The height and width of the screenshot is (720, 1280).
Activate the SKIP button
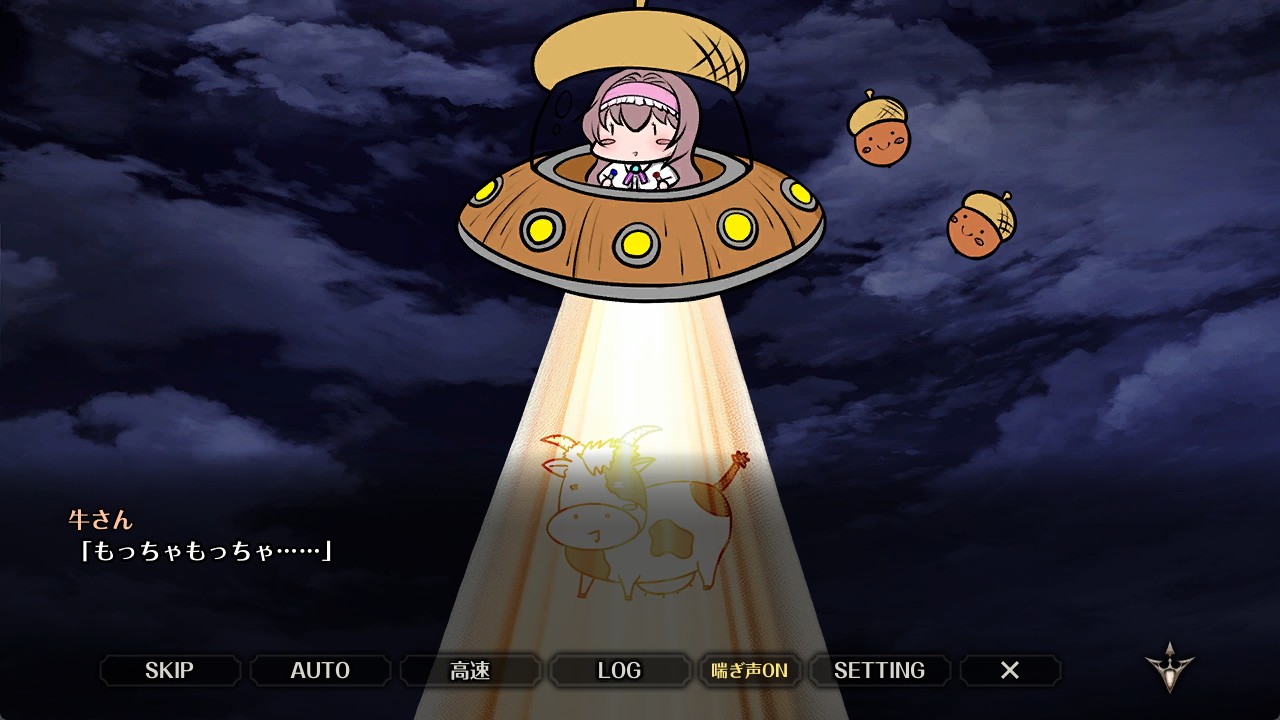click(x=170, y=670)
